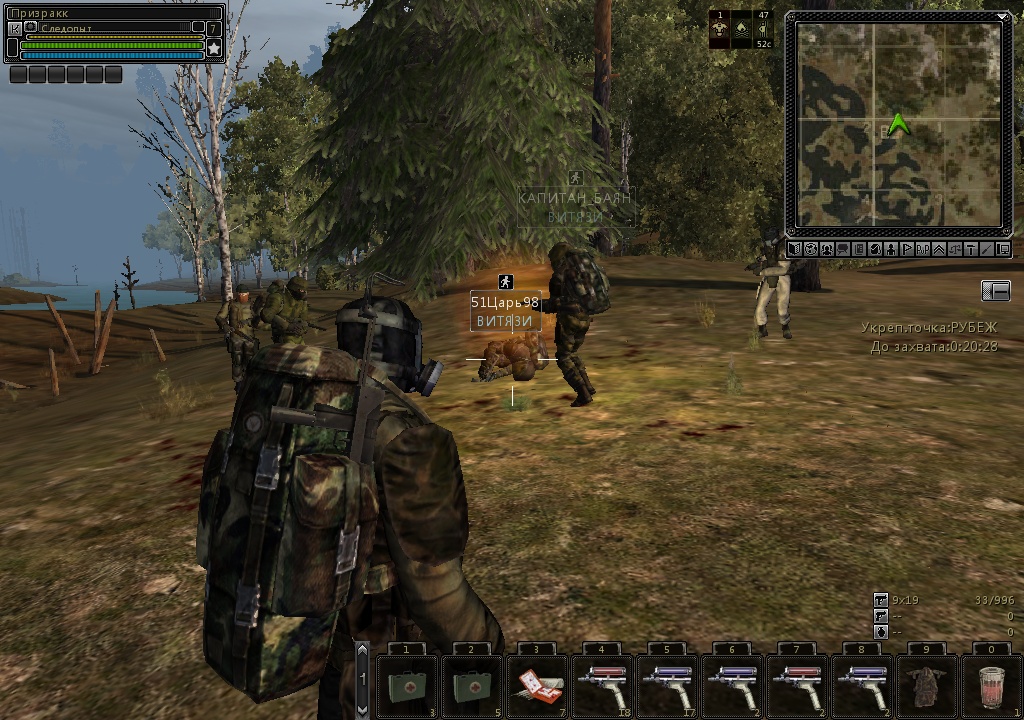Open the flag icon under the minimap
The height and width of the screenshot is (720, 1024).
click(x=907, y=249)
